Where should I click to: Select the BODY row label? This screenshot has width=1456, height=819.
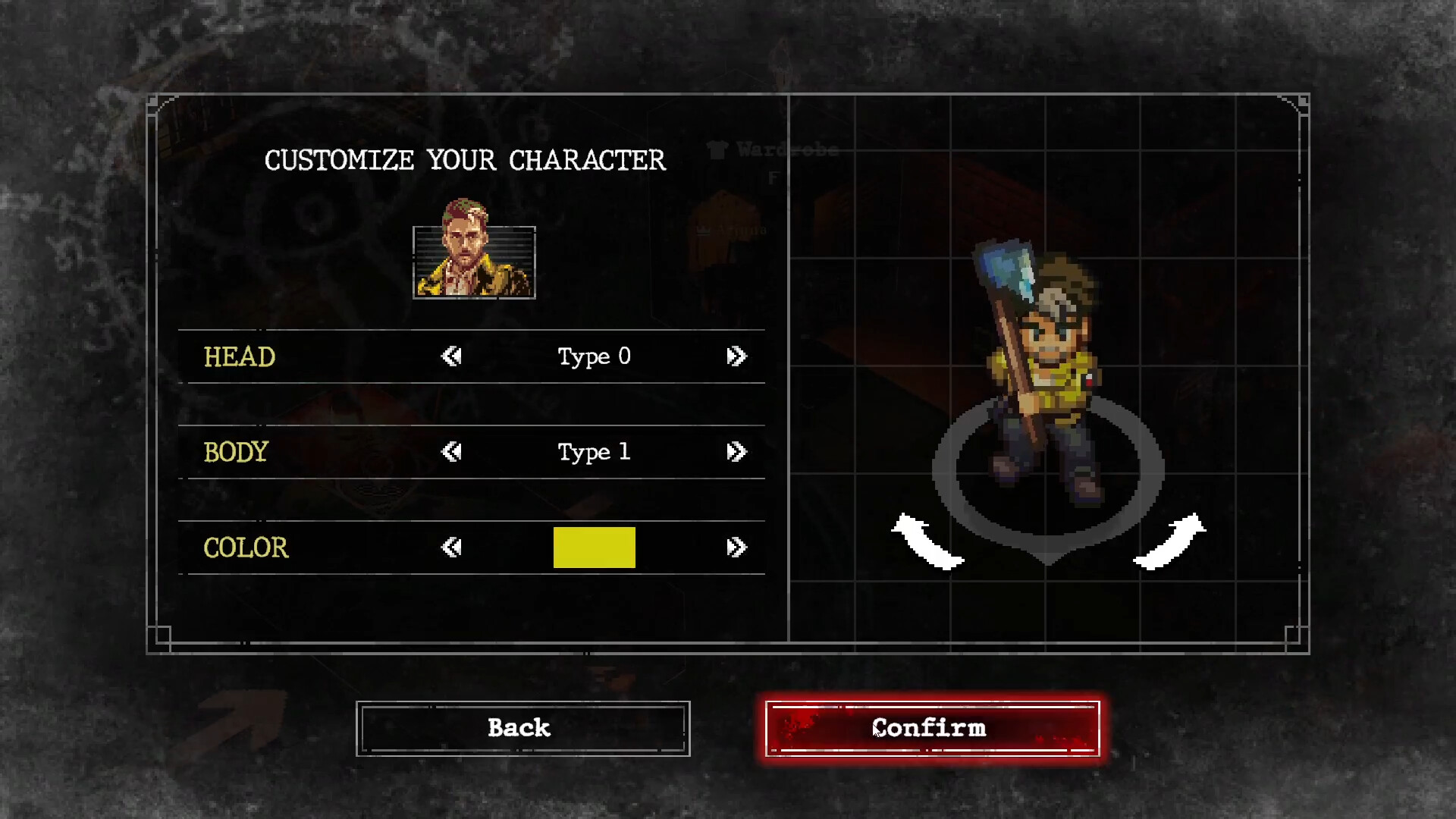[x=235, y=452]
